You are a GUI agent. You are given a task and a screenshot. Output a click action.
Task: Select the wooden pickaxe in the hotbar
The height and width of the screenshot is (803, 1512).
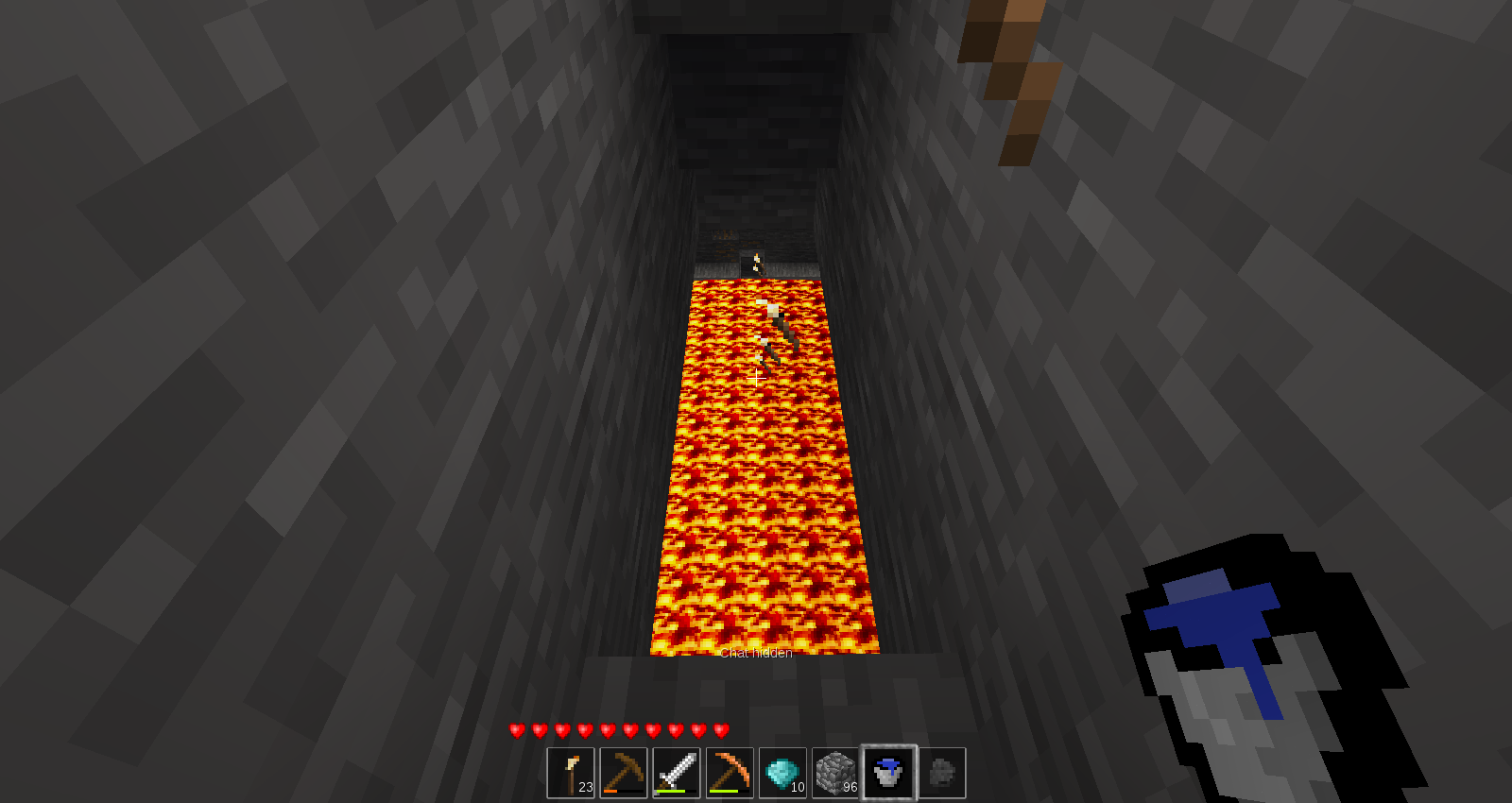click(x=626, y=772)
